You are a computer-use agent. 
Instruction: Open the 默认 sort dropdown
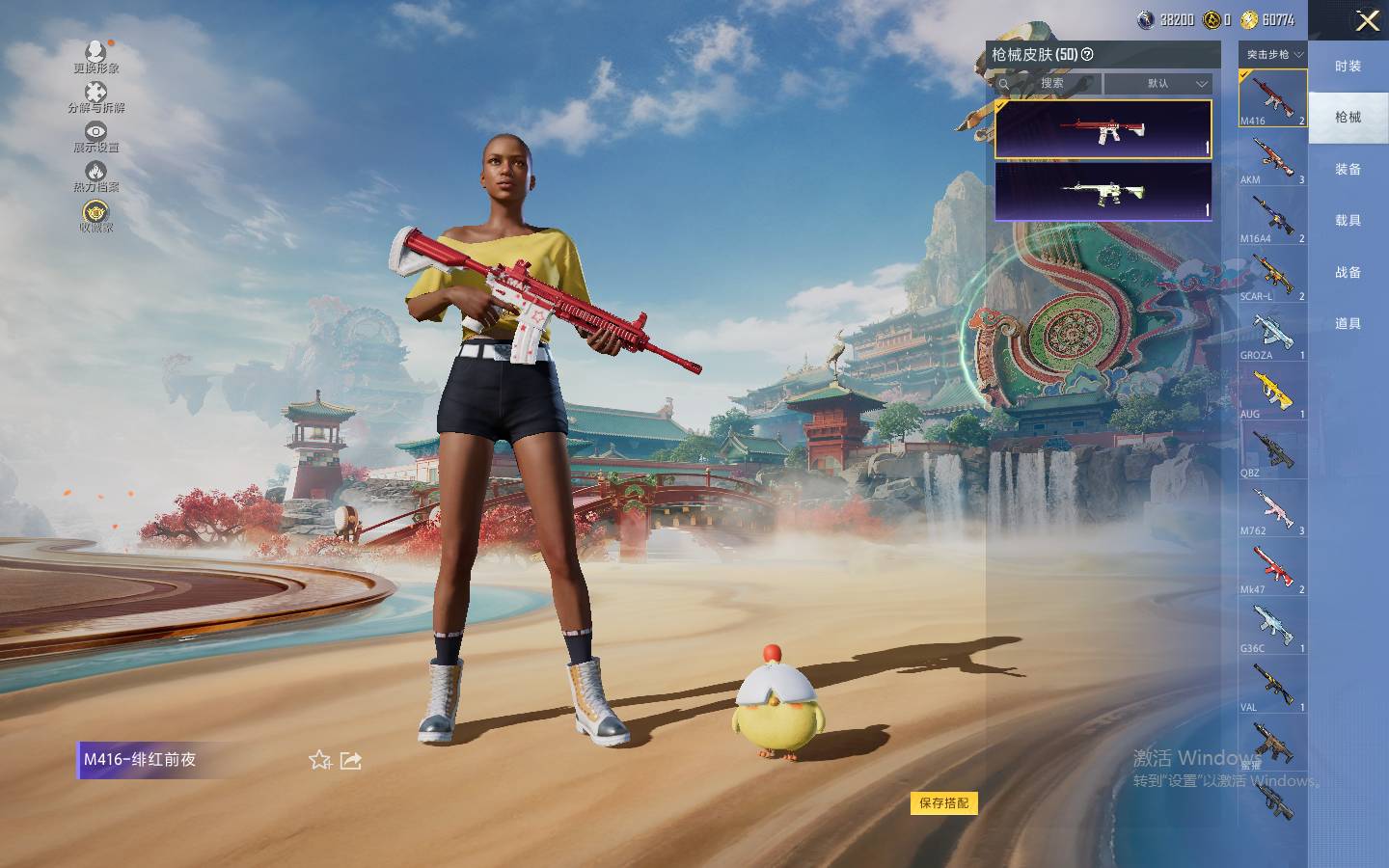[1158, 84]
